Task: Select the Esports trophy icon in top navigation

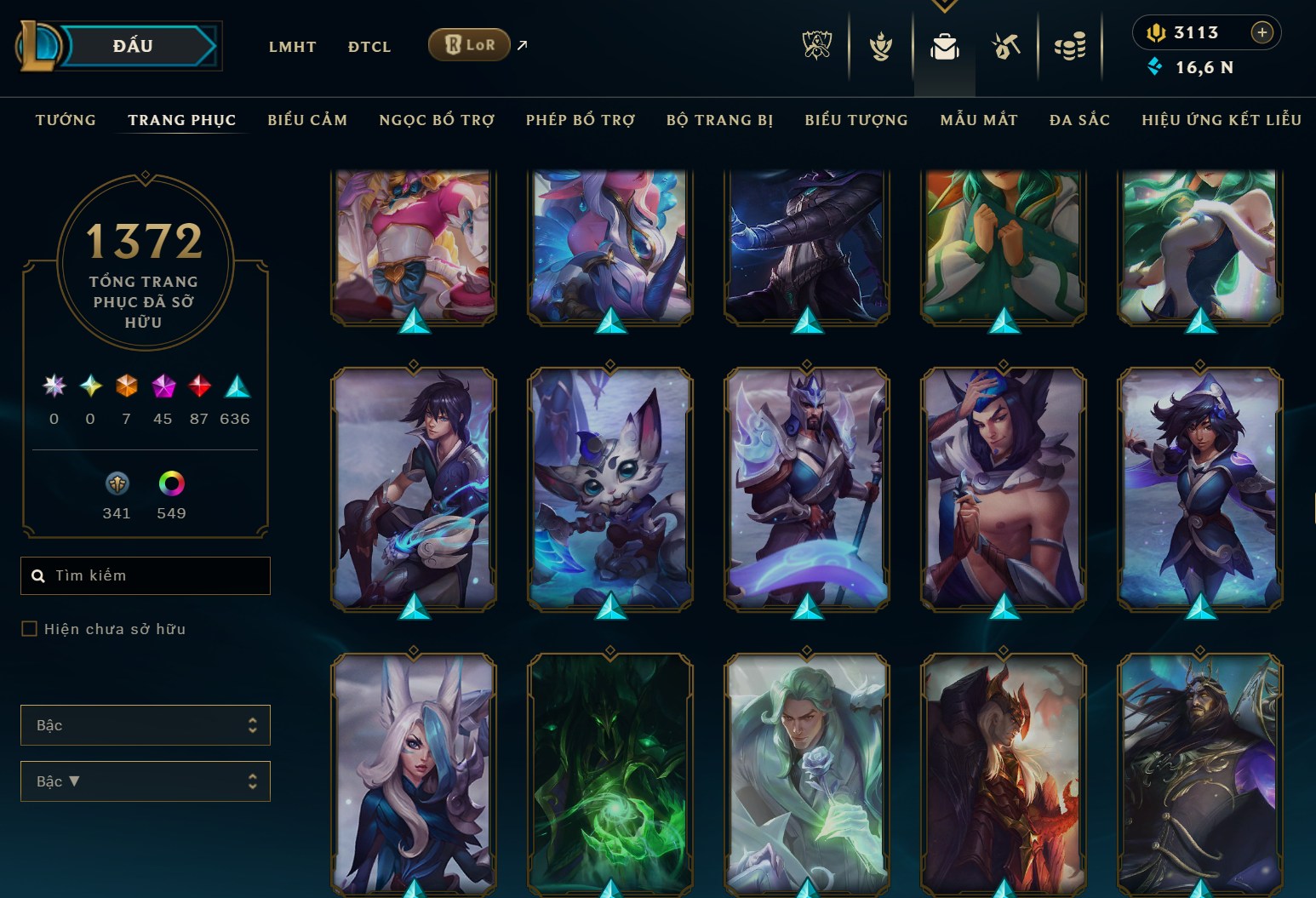Action: [x=816, y=47]
